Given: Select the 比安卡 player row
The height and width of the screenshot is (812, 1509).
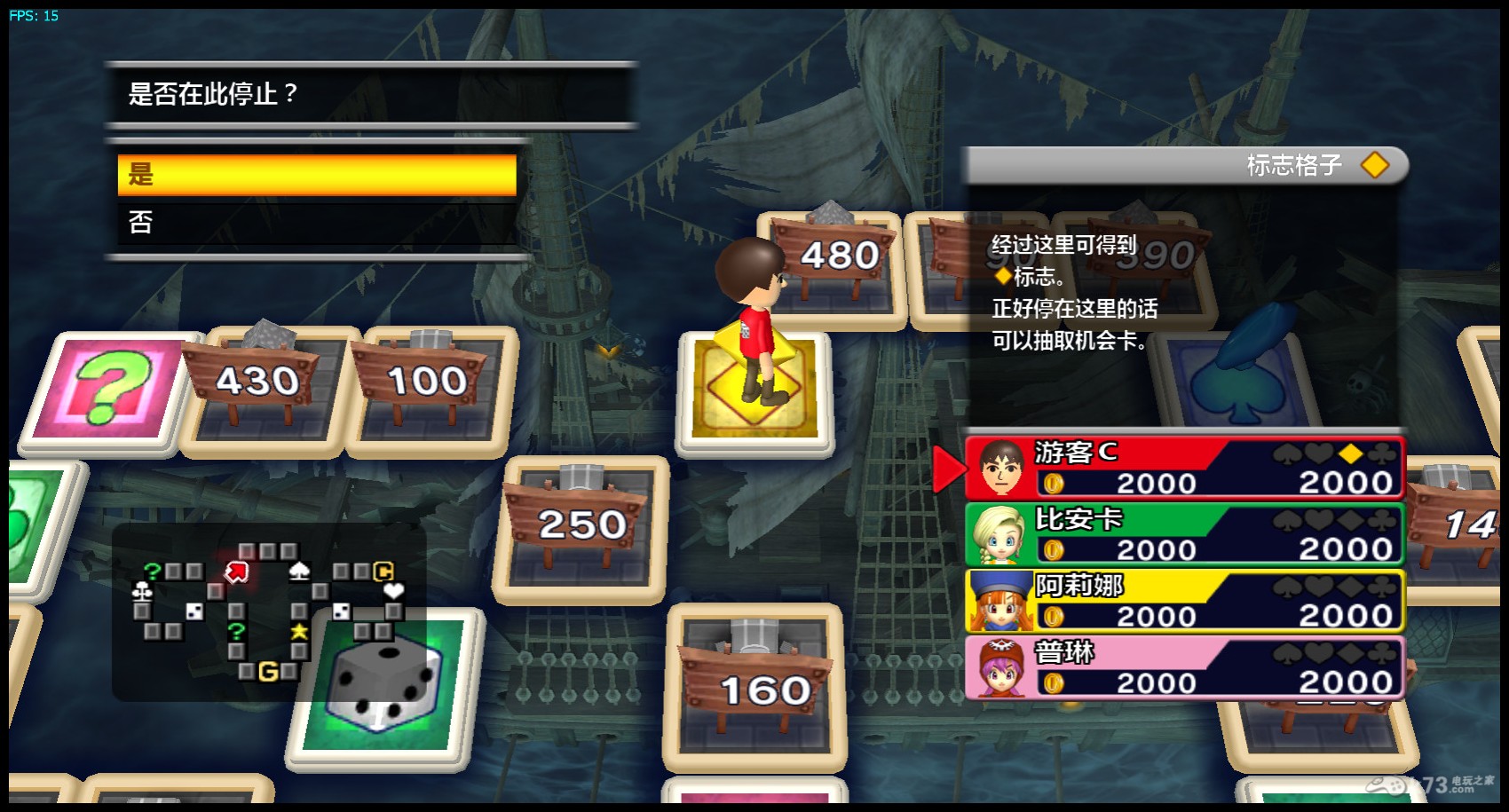Looking at the screenshot, I should pyautogui.click(x=1184, y=534).
